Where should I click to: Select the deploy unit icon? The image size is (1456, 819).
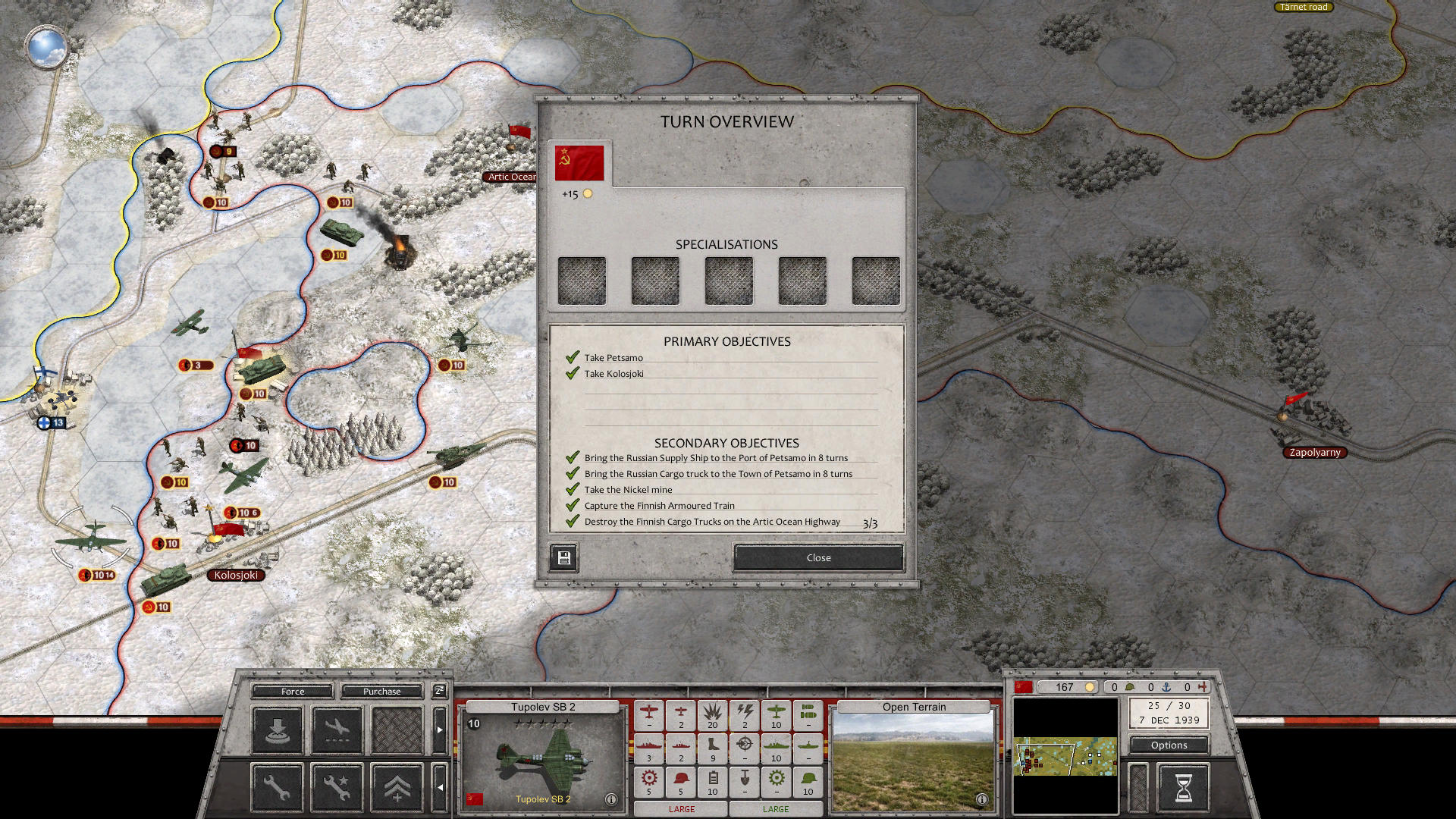277,730
